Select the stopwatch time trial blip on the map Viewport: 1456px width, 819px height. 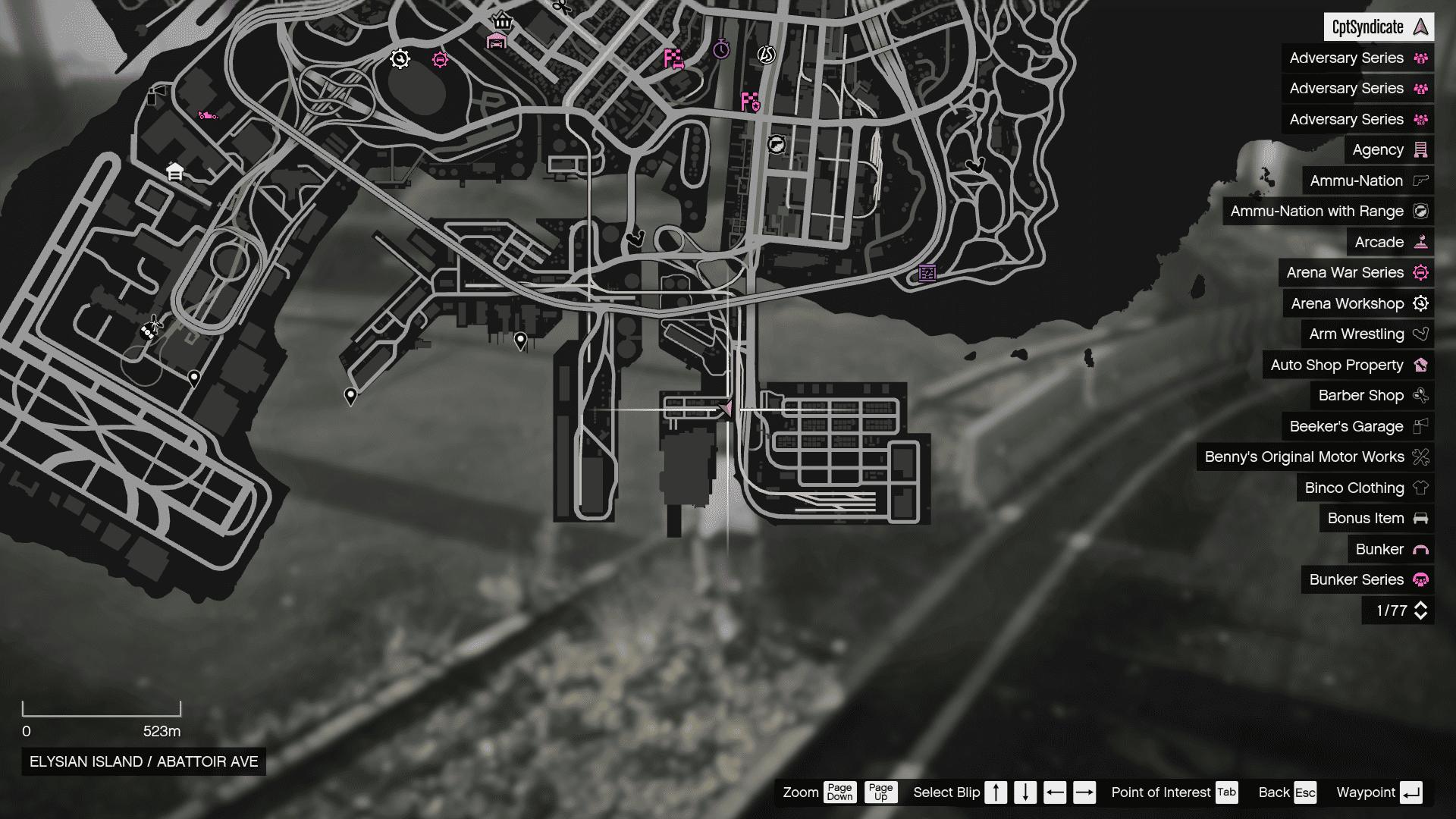pyautogui.click(x=721, y=51)
